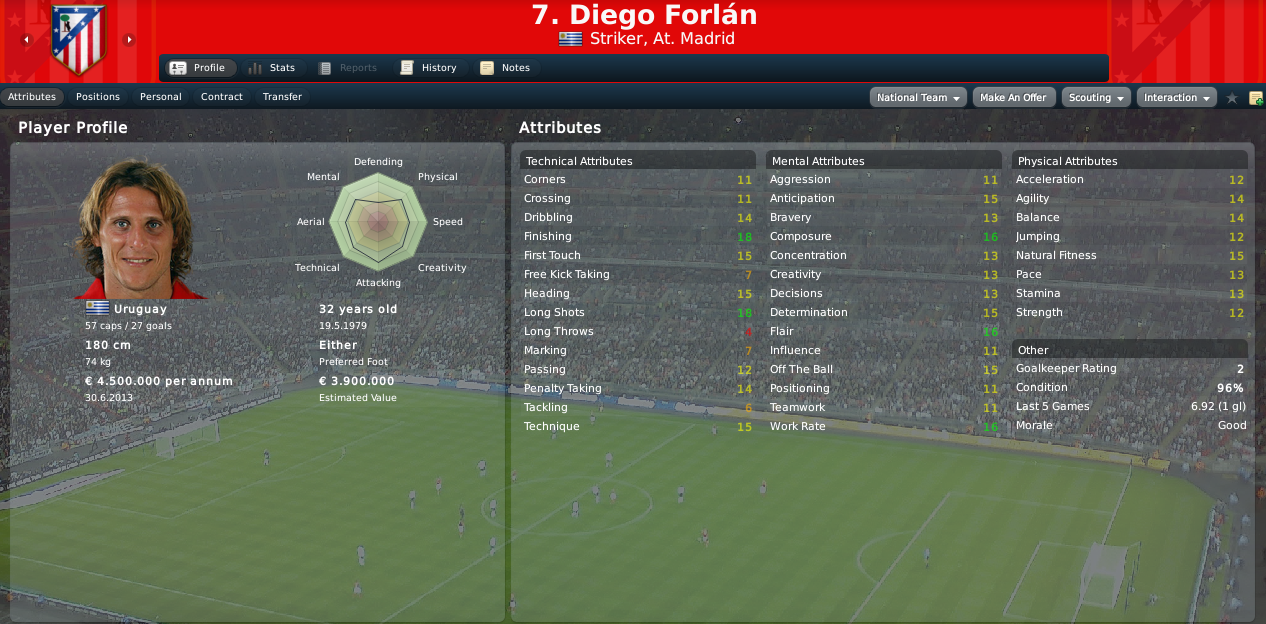This screenshot has height=624, width=1266.
Task: Open the note icon beside the star
Action: [x=1255, y=98]
